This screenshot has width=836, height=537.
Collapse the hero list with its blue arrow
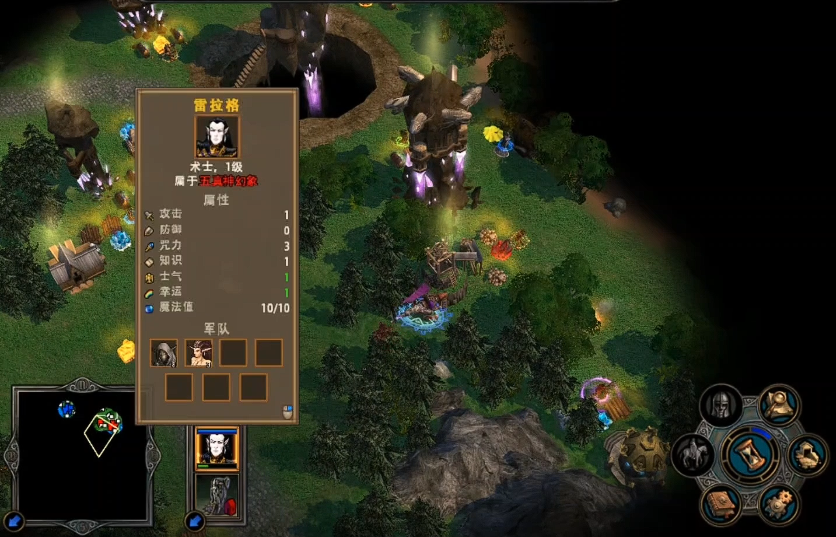[196, 521]
